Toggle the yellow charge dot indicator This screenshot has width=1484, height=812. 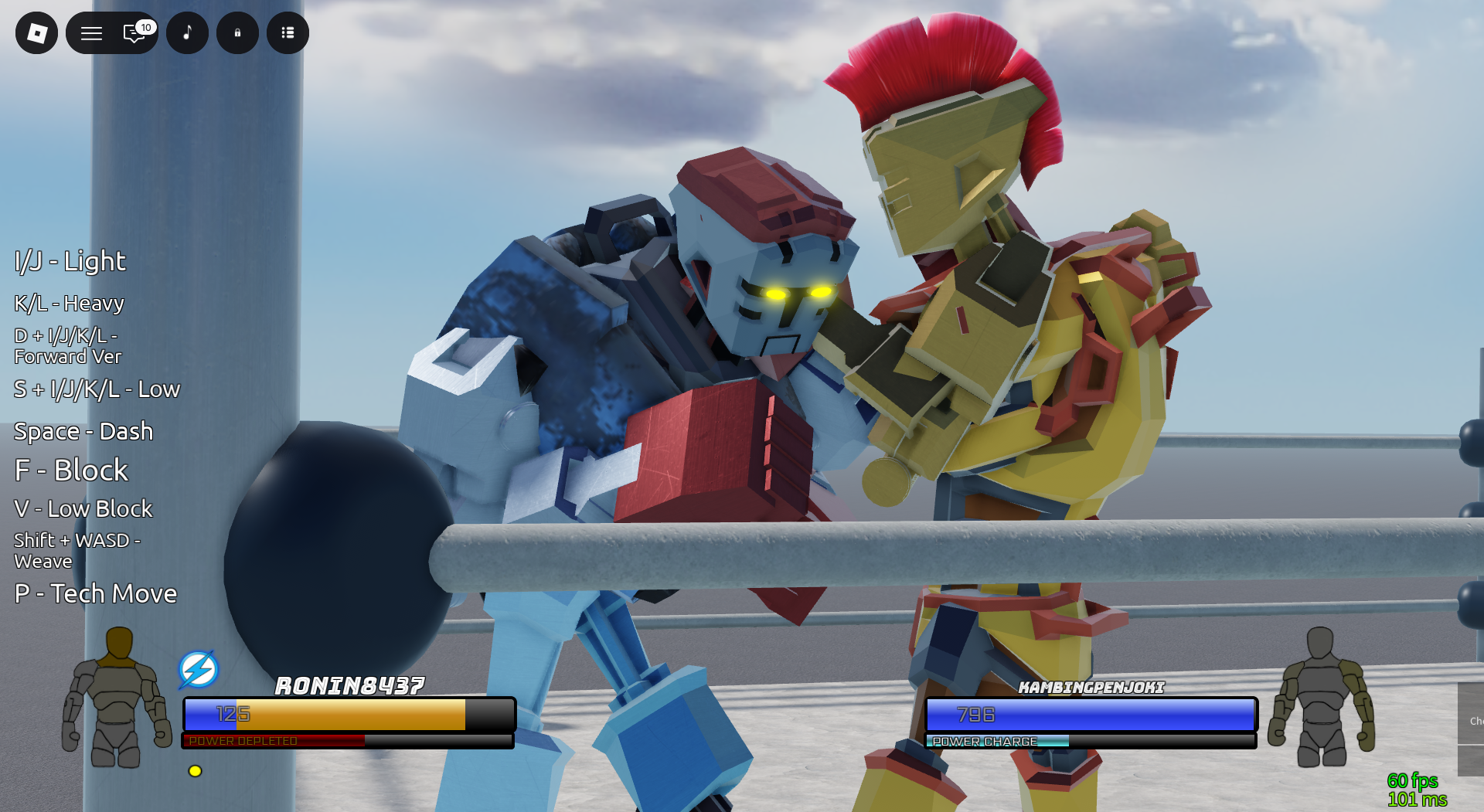point(193,770)
